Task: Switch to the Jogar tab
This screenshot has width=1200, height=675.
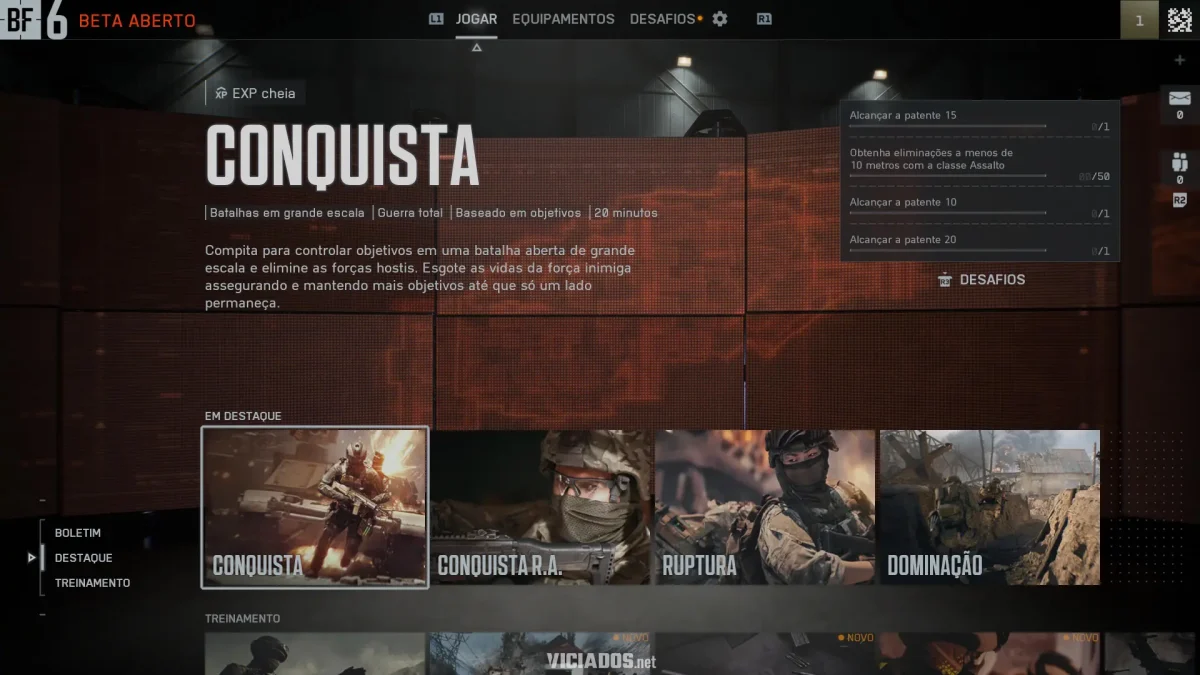Action: pyautogui.click(x=476, y=19)
